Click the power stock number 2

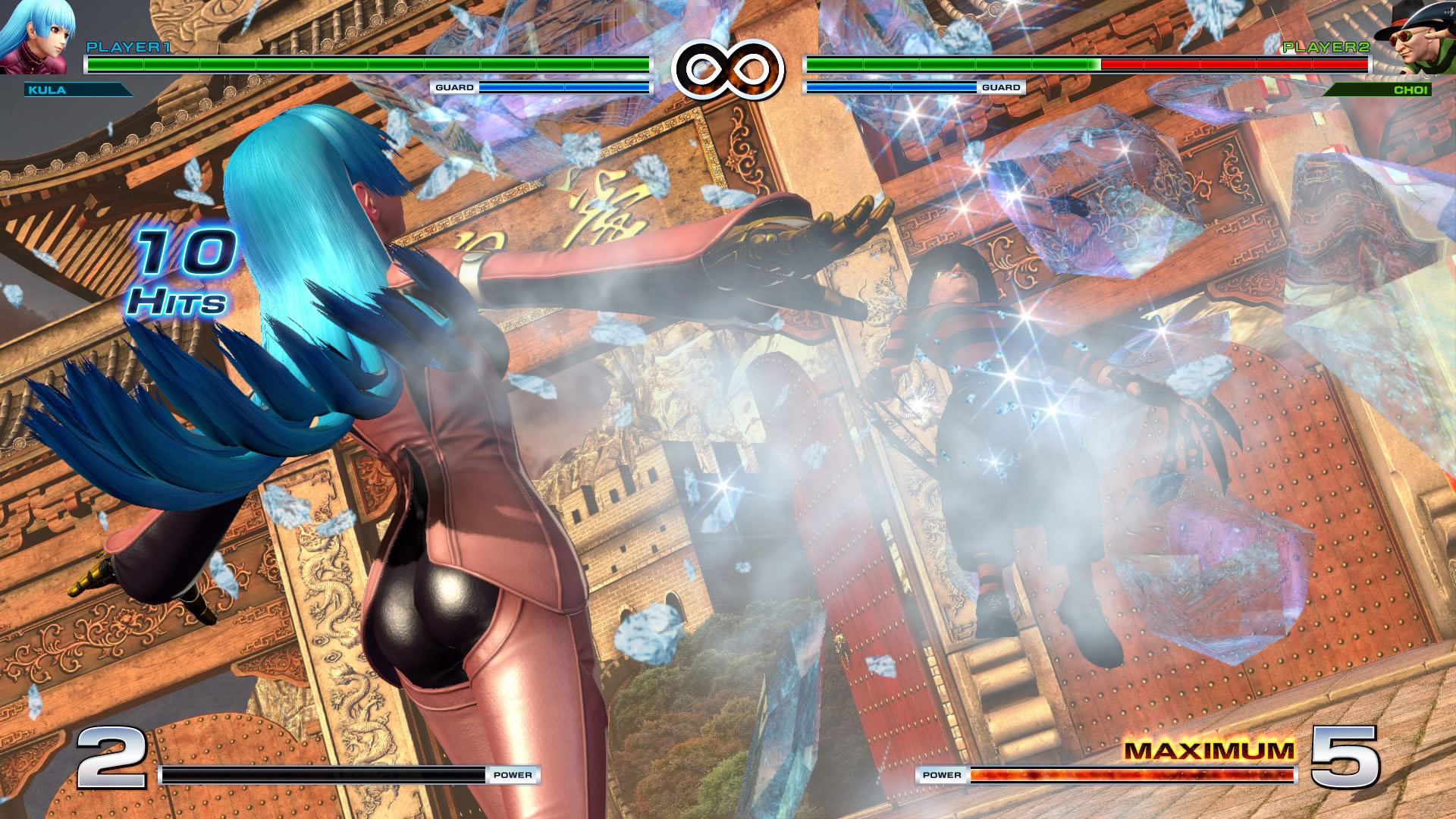tap(112, 758)
